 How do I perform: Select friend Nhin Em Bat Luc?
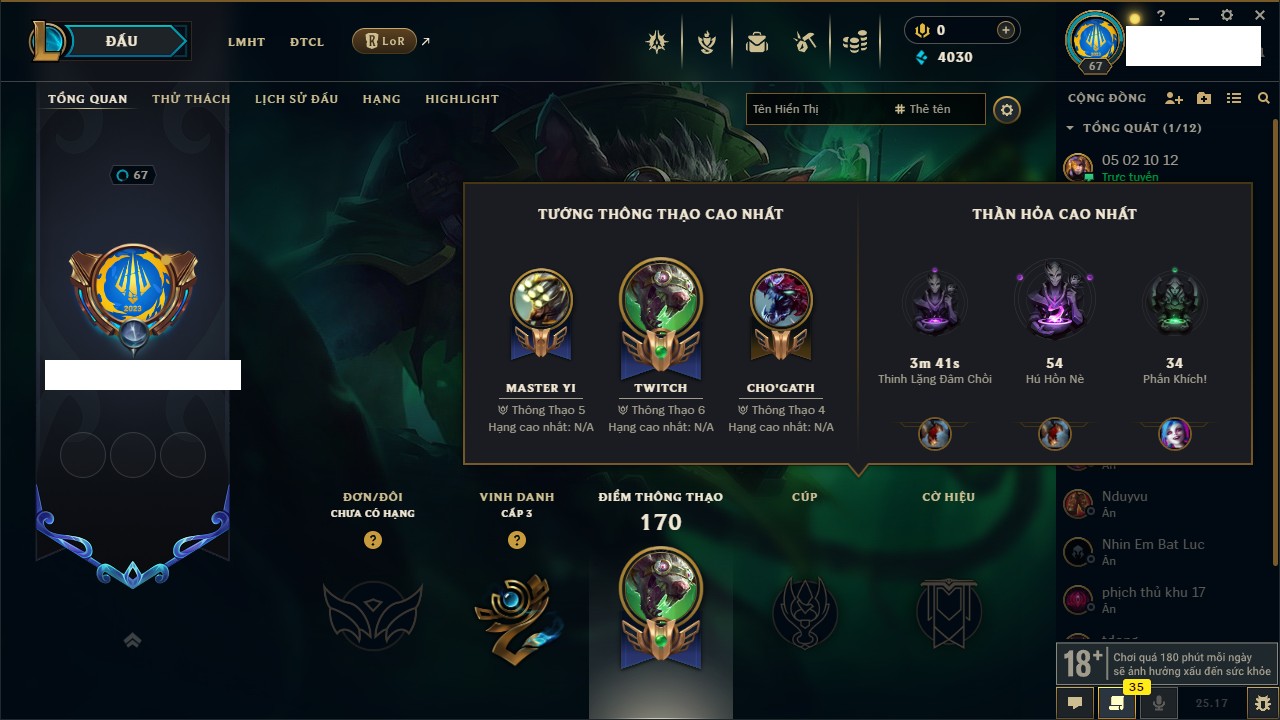tap(1153, 545)
